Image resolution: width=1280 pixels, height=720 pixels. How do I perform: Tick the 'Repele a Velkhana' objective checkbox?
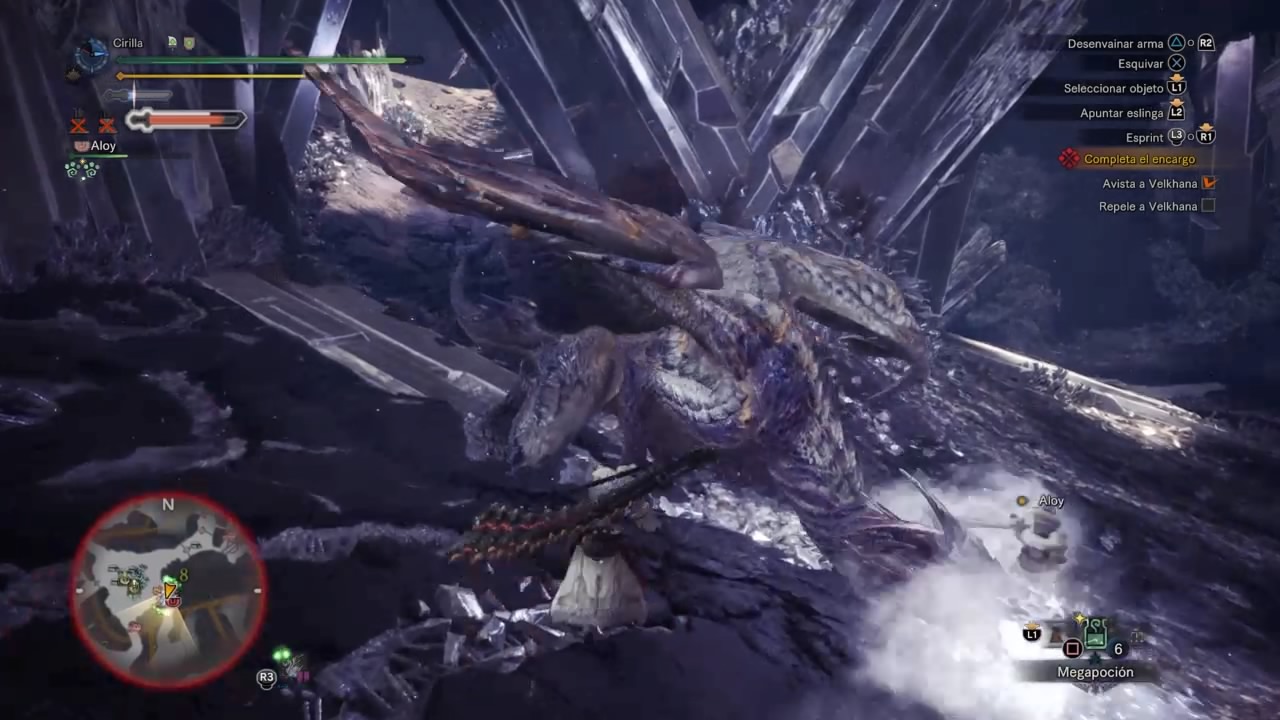(x=1208, y=206)
